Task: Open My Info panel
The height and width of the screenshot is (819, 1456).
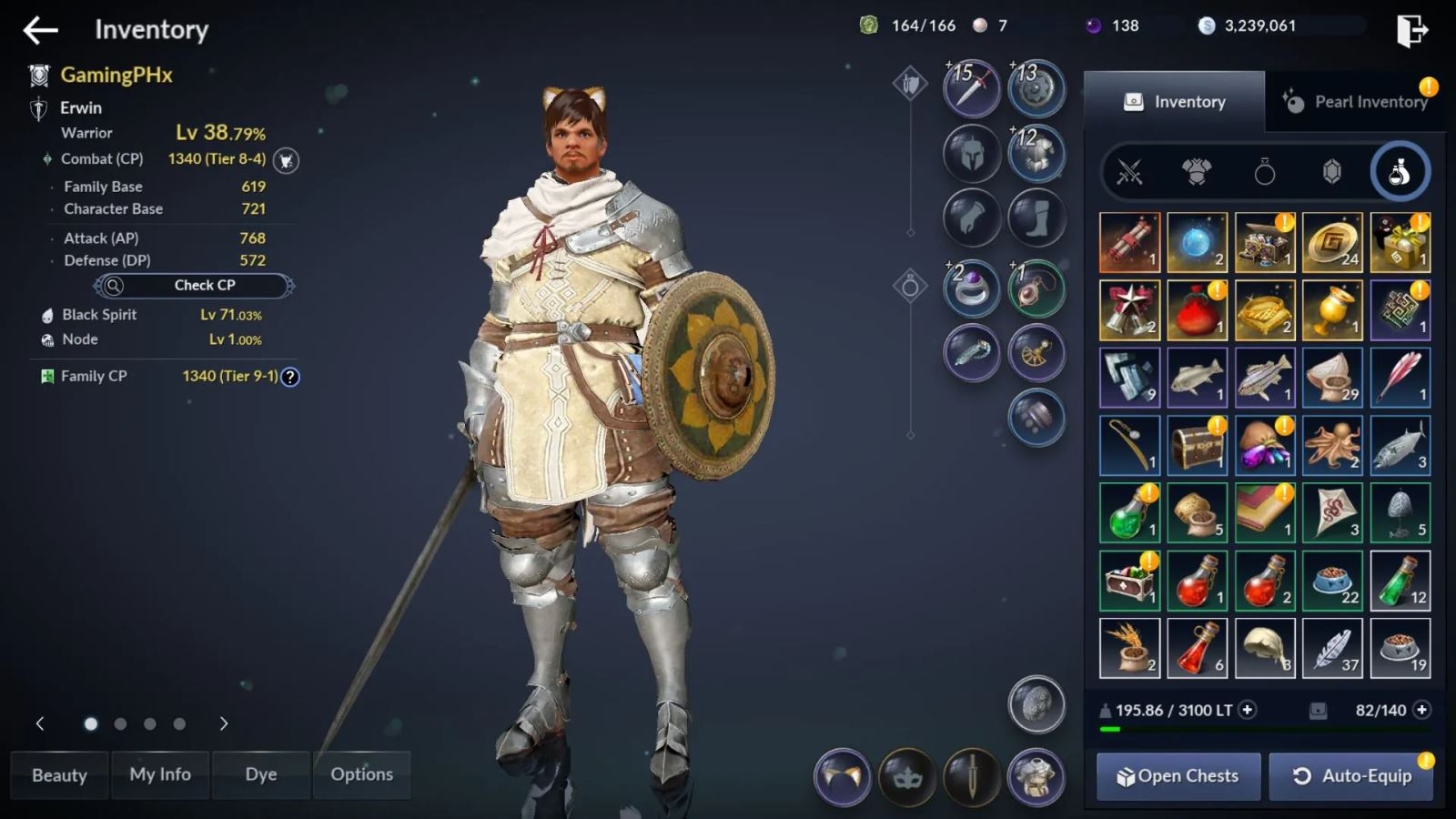Action: tap(160, 774)
